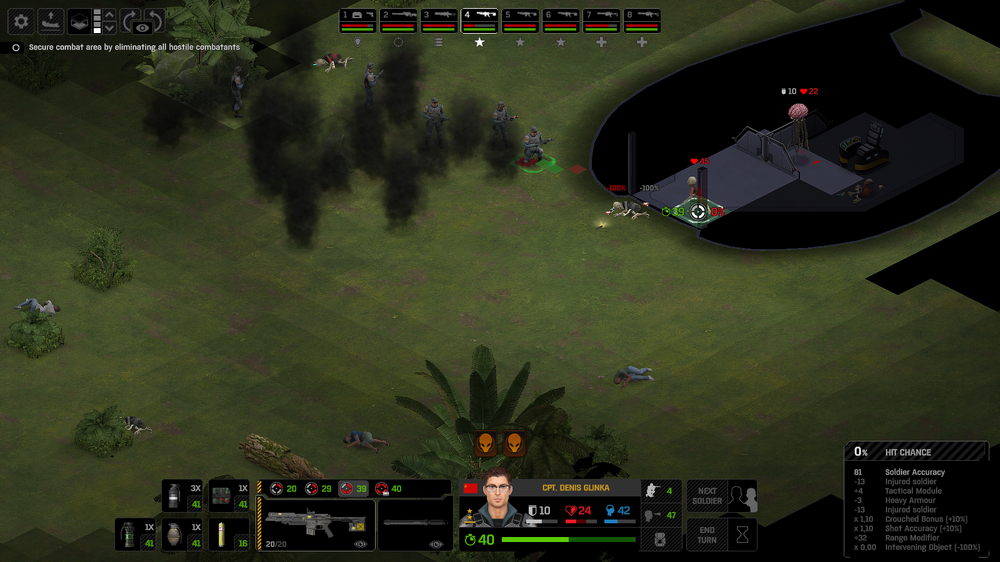This screenshot has height=562, width=1000.
Task: Toggle the crouch stance button
Action: pyautogui.click(x=660, y=490)
